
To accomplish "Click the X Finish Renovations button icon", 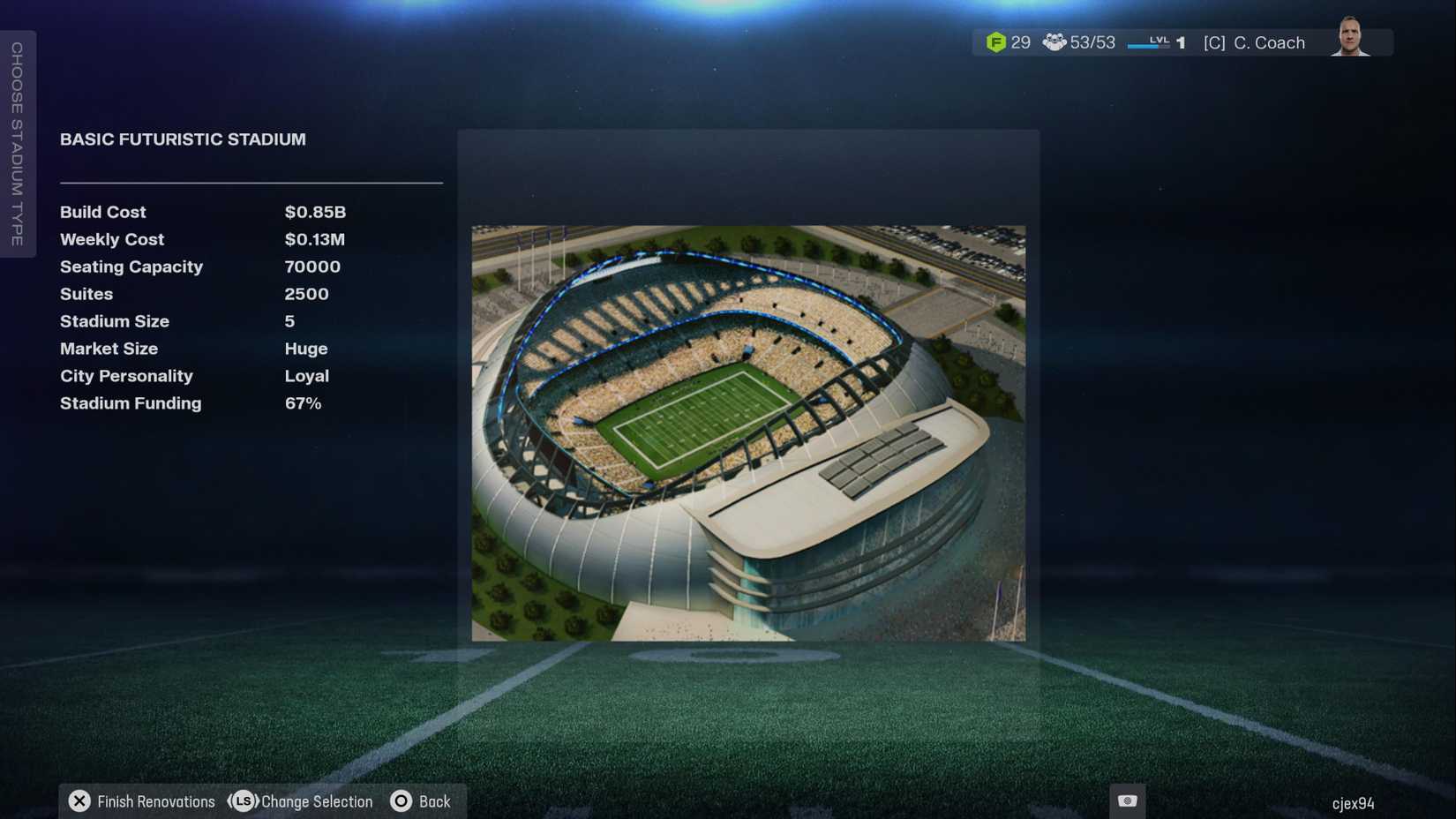I will (x=79, y=800).
